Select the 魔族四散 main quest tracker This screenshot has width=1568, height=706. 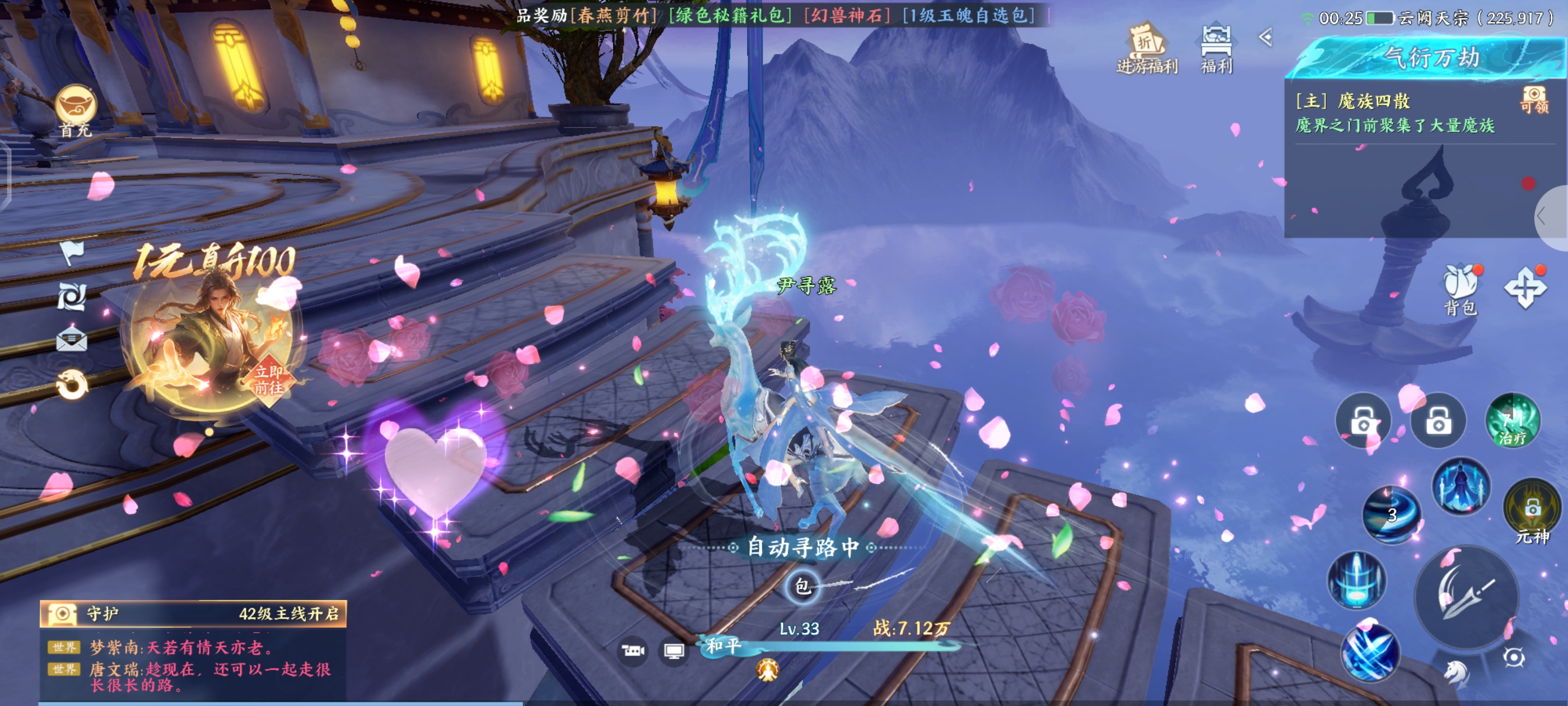pos(1394,113)
